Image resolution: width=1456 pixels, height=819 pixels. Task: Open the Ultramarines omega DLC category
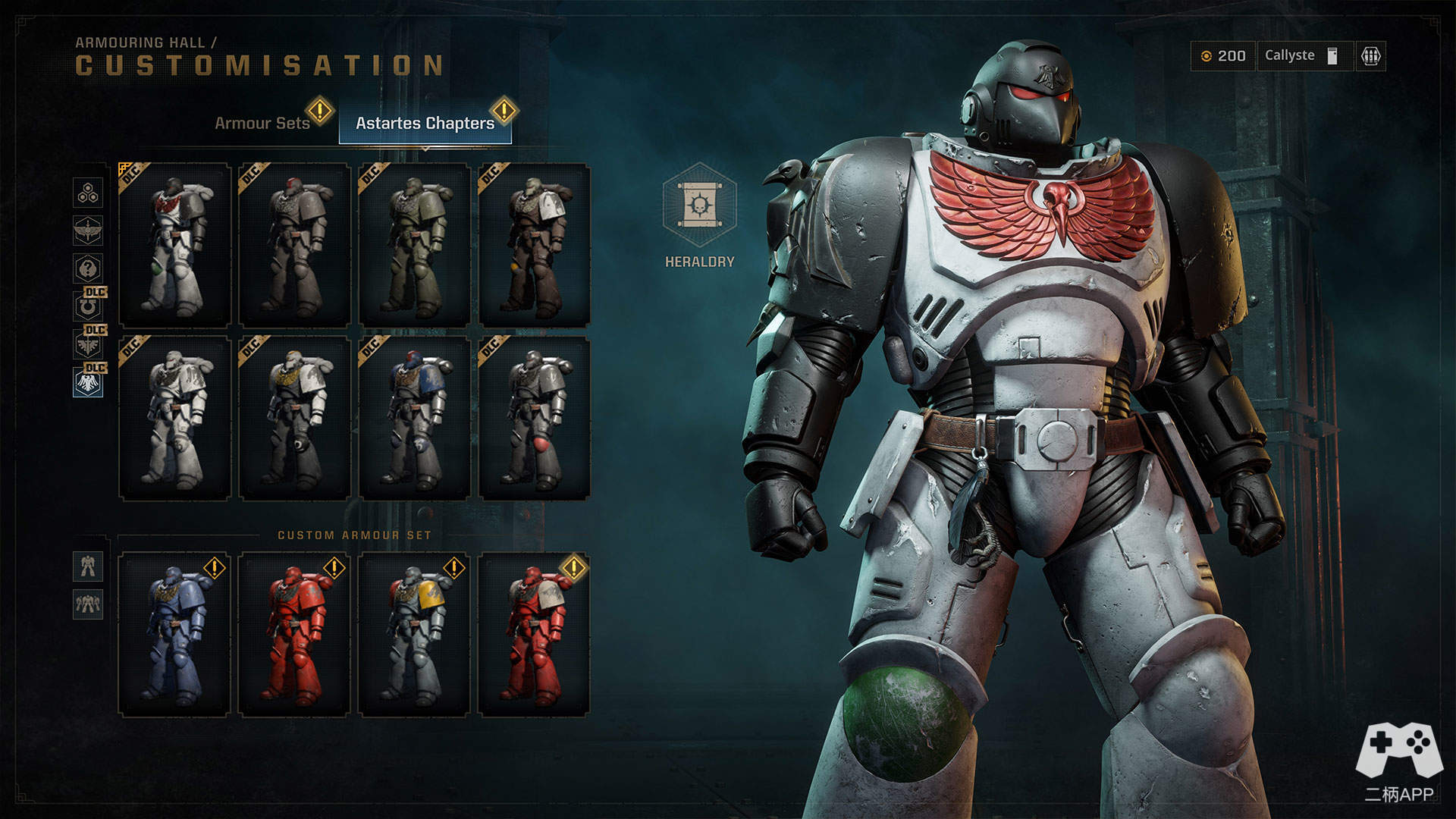[88, 306]
